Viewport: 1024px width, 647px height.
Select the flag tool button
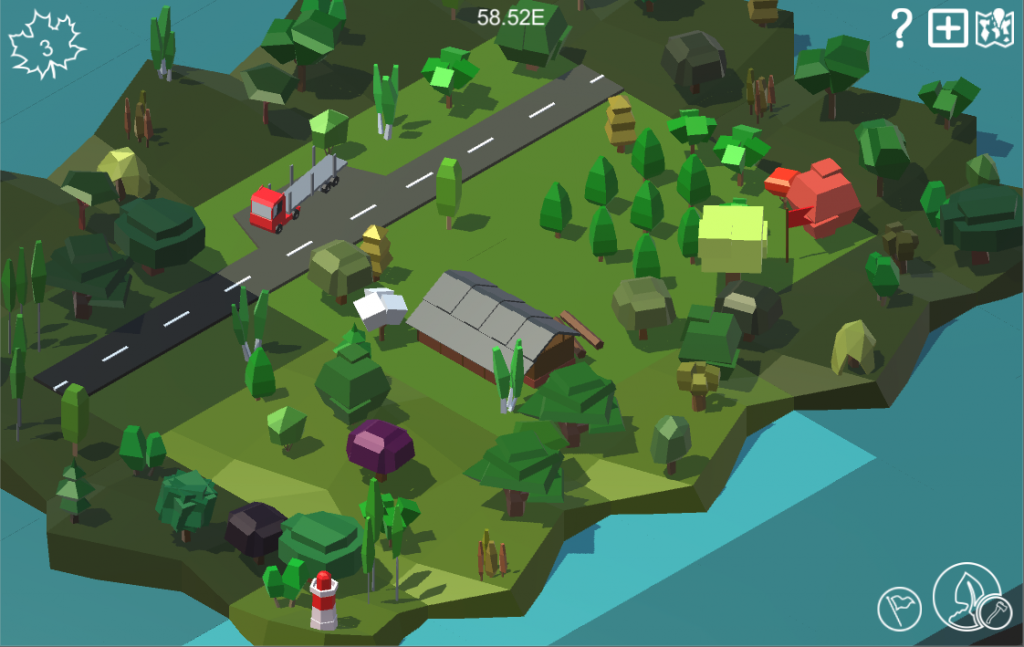pyautogui.click(x=899, y=607)
